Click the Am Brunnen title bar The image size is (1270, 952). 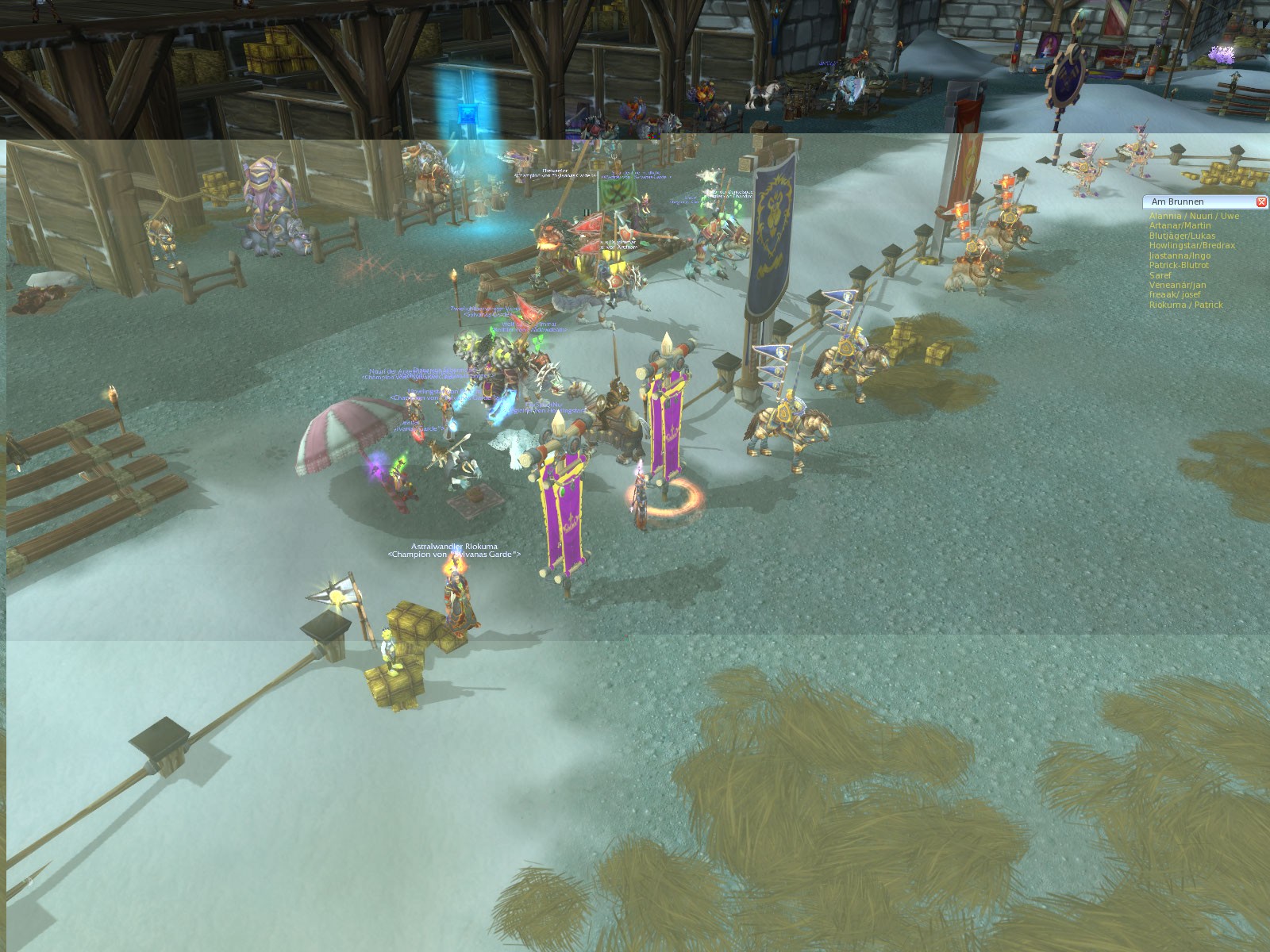pyautogui.click(x=1191, y=202)
